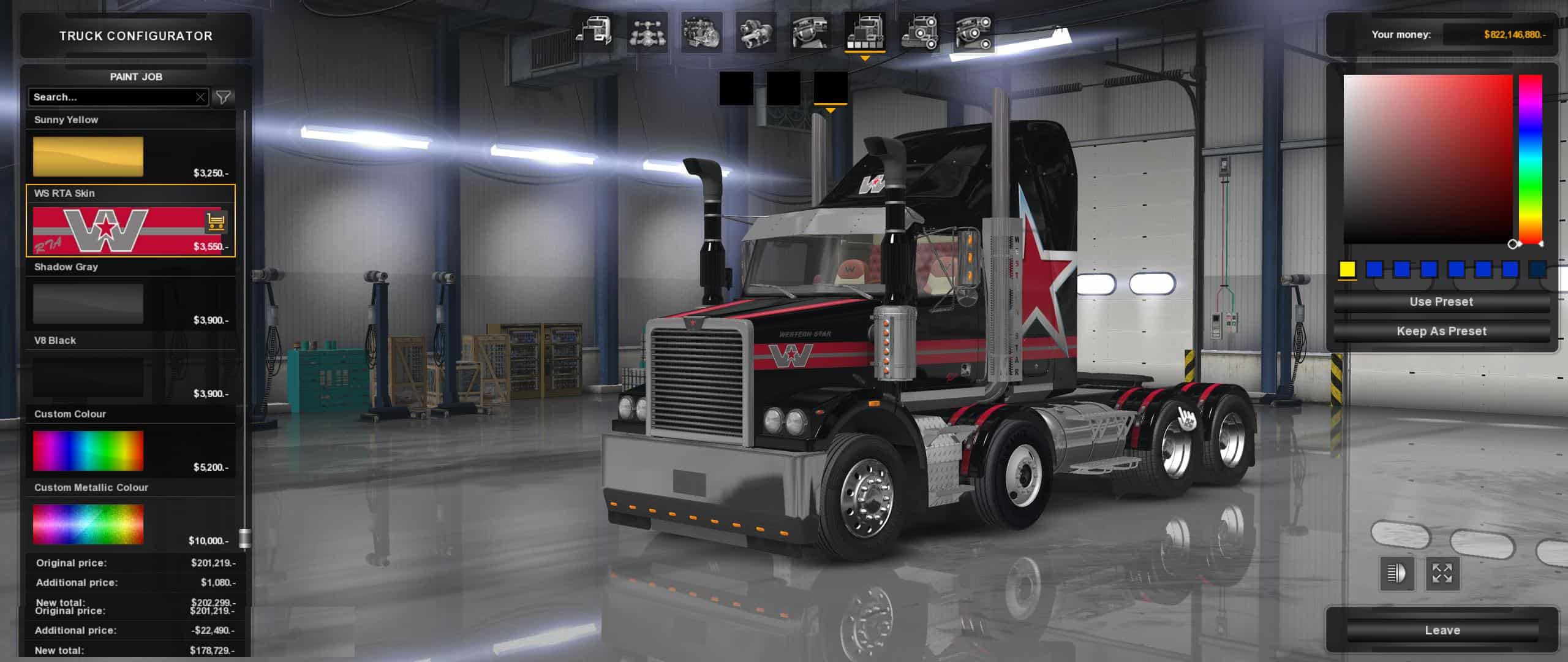Select the yellow preset colour swatch

(1347, 269)
